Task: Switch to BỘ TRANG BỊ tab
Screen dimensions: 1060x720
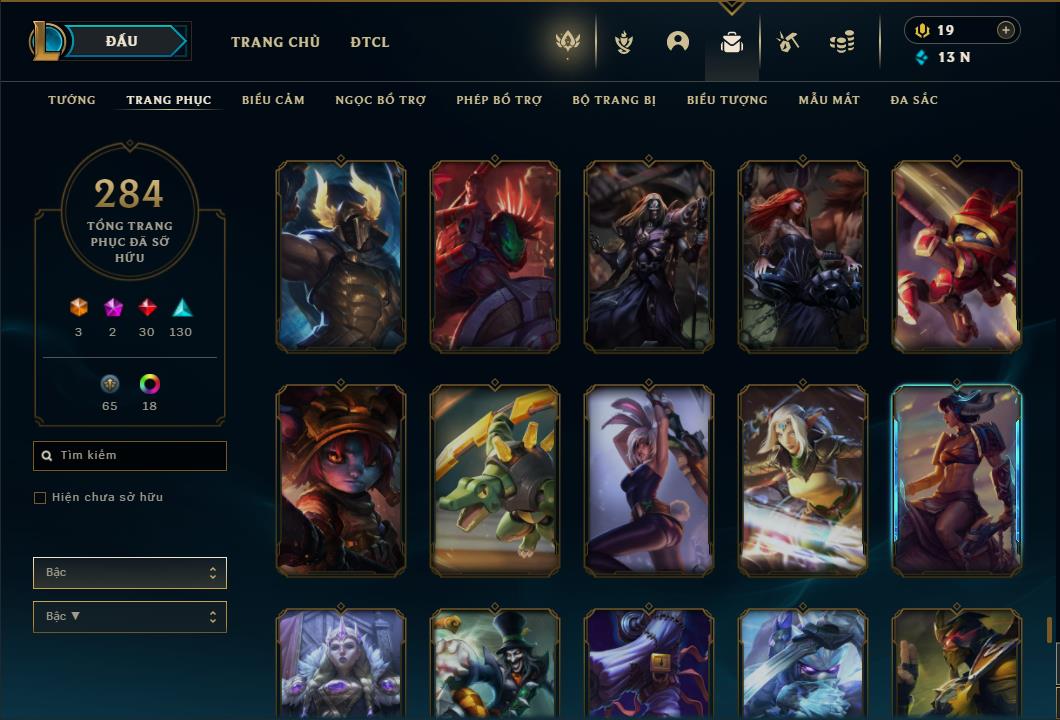Action: pos(614,100)
